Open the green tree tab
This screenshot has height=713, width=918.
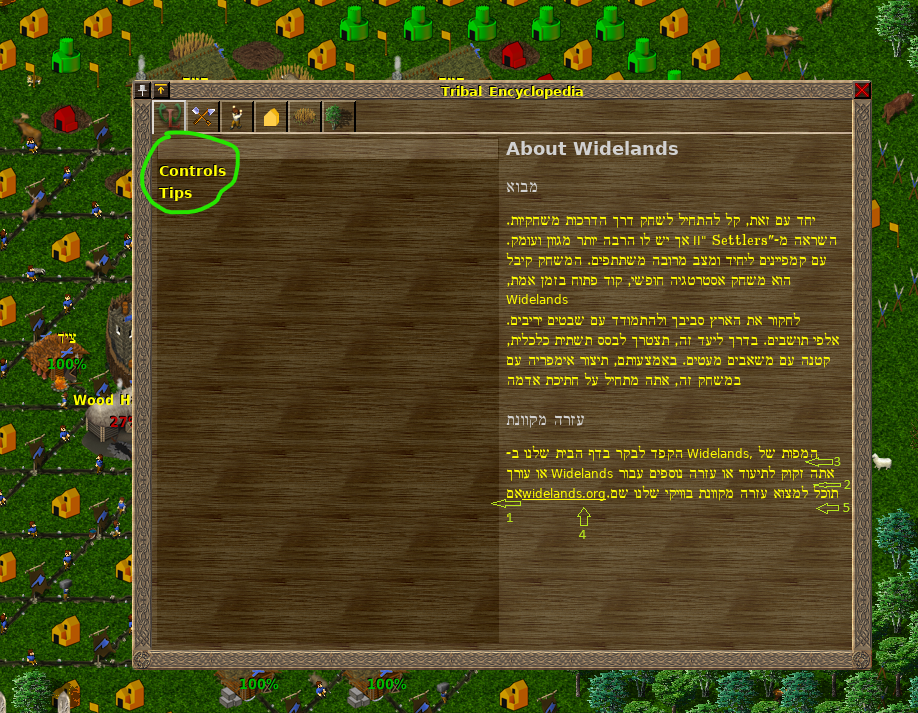[x=339, y=117]
